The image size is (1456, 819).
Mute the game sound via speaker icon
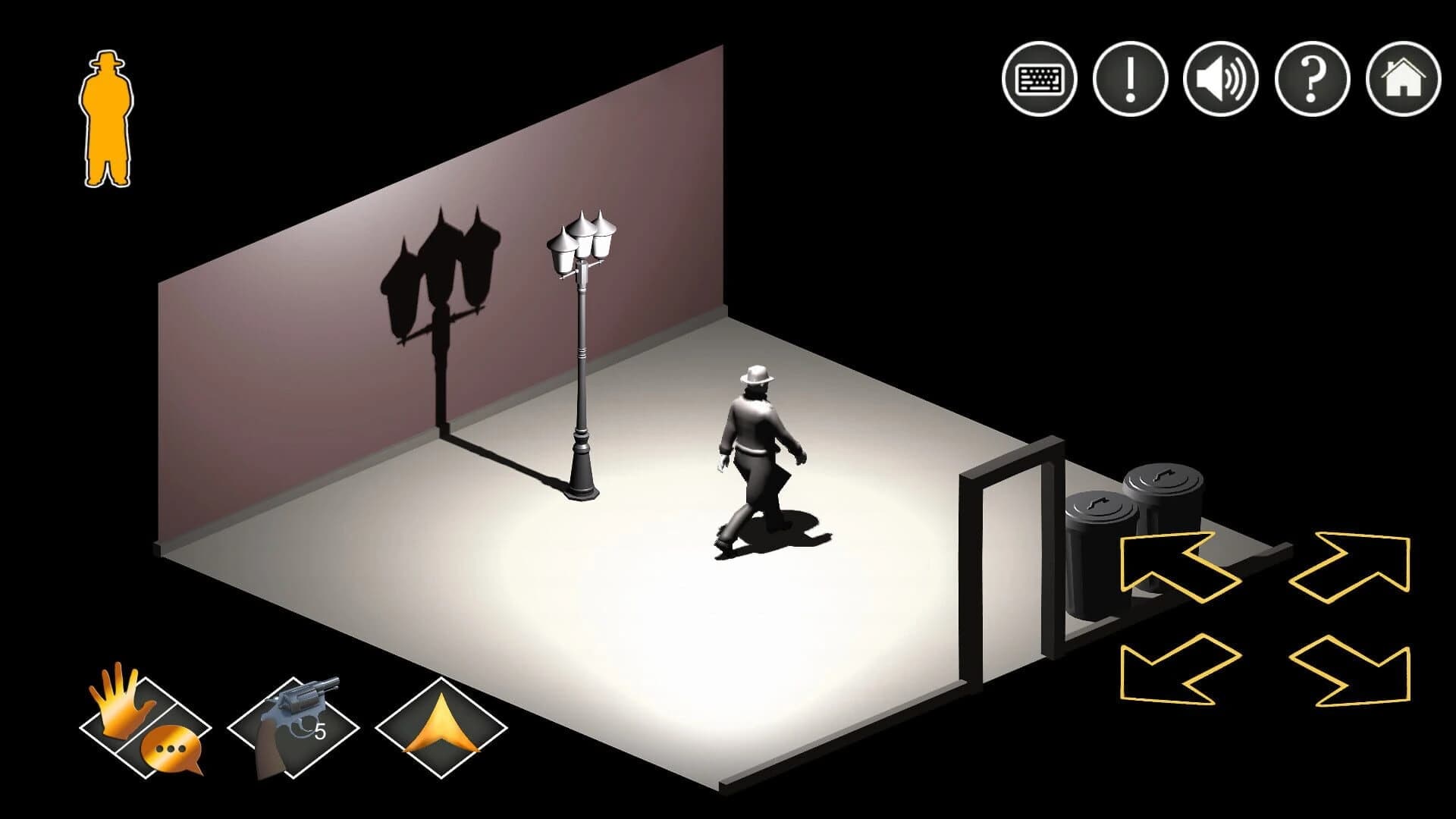1219,79
